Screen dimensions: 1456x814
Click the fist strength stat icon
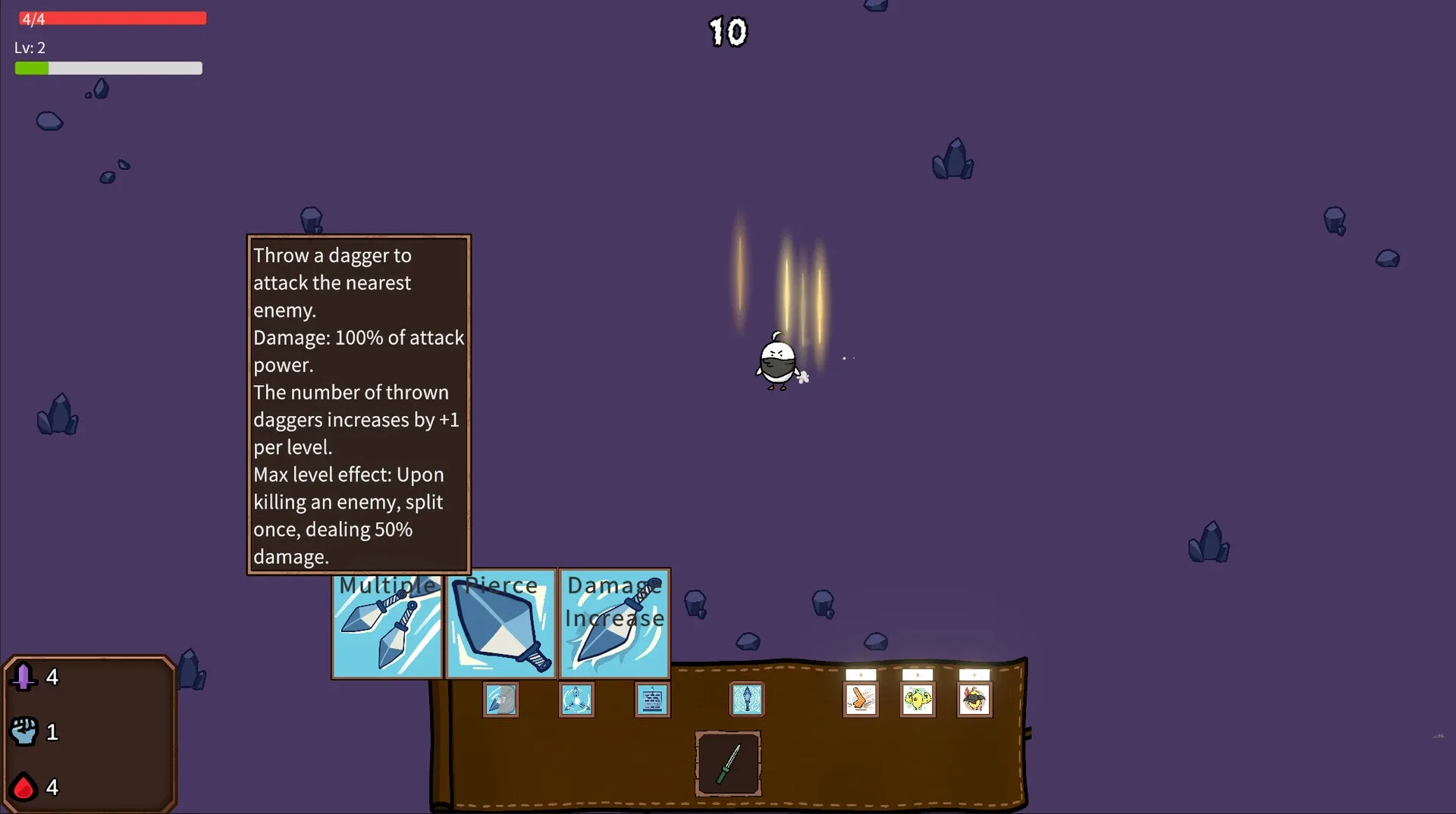[x=25, y=731]
